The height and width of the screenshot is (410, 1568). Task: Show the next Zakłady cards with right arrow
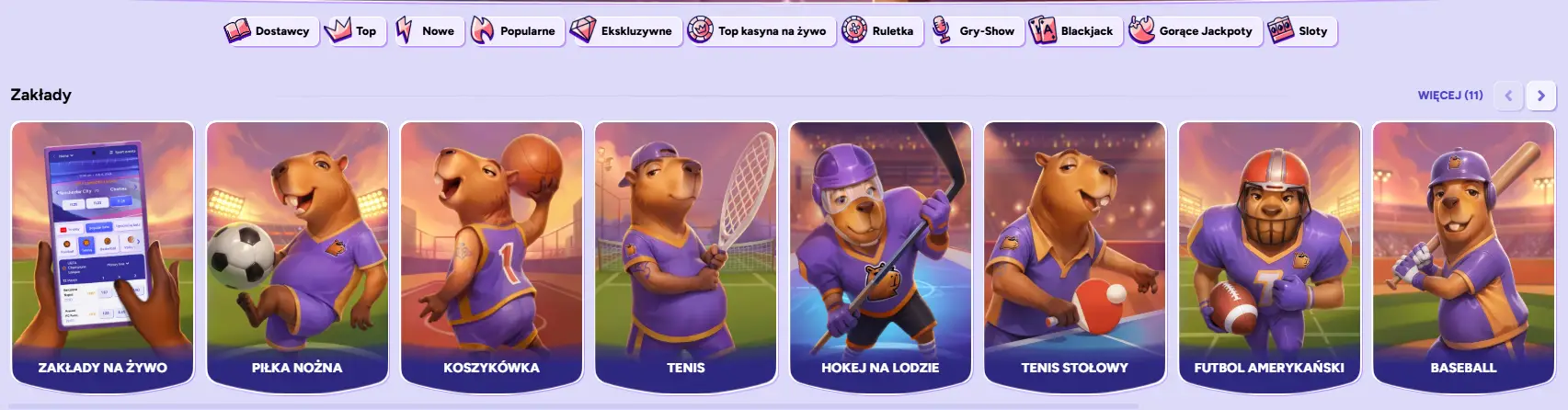pyautogui.click(x=1540, y=96)
